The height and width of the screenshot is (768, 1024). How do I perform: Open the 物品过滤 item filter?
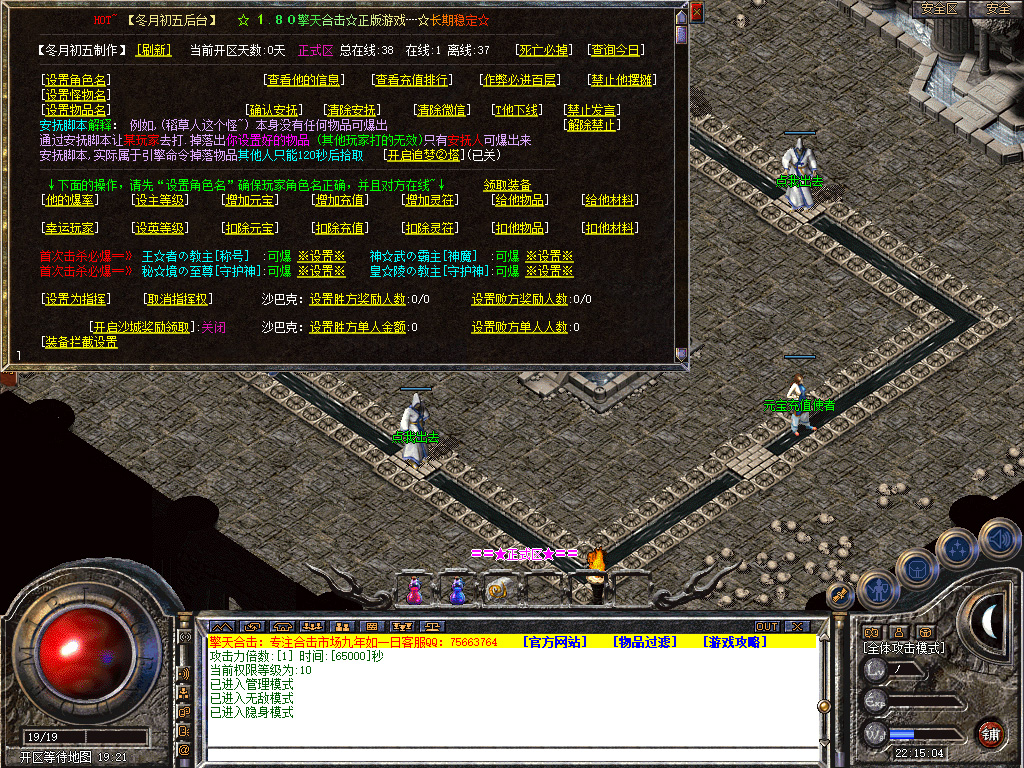pyautogui.click(x=645, y=642)
